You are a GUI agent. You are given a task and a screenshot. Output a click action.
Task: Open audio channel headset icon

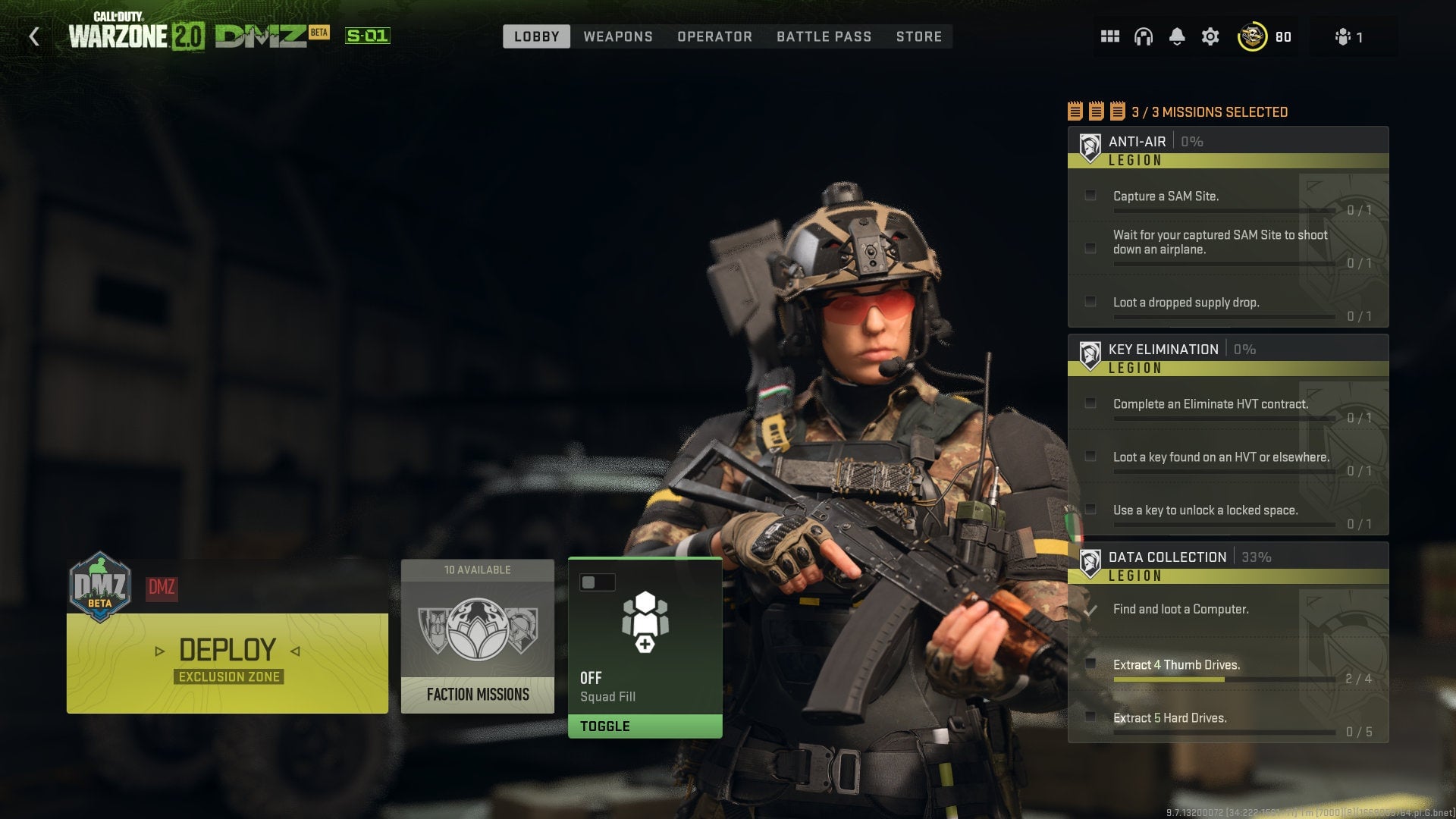pyautogui.click(x=1144, y=36)
